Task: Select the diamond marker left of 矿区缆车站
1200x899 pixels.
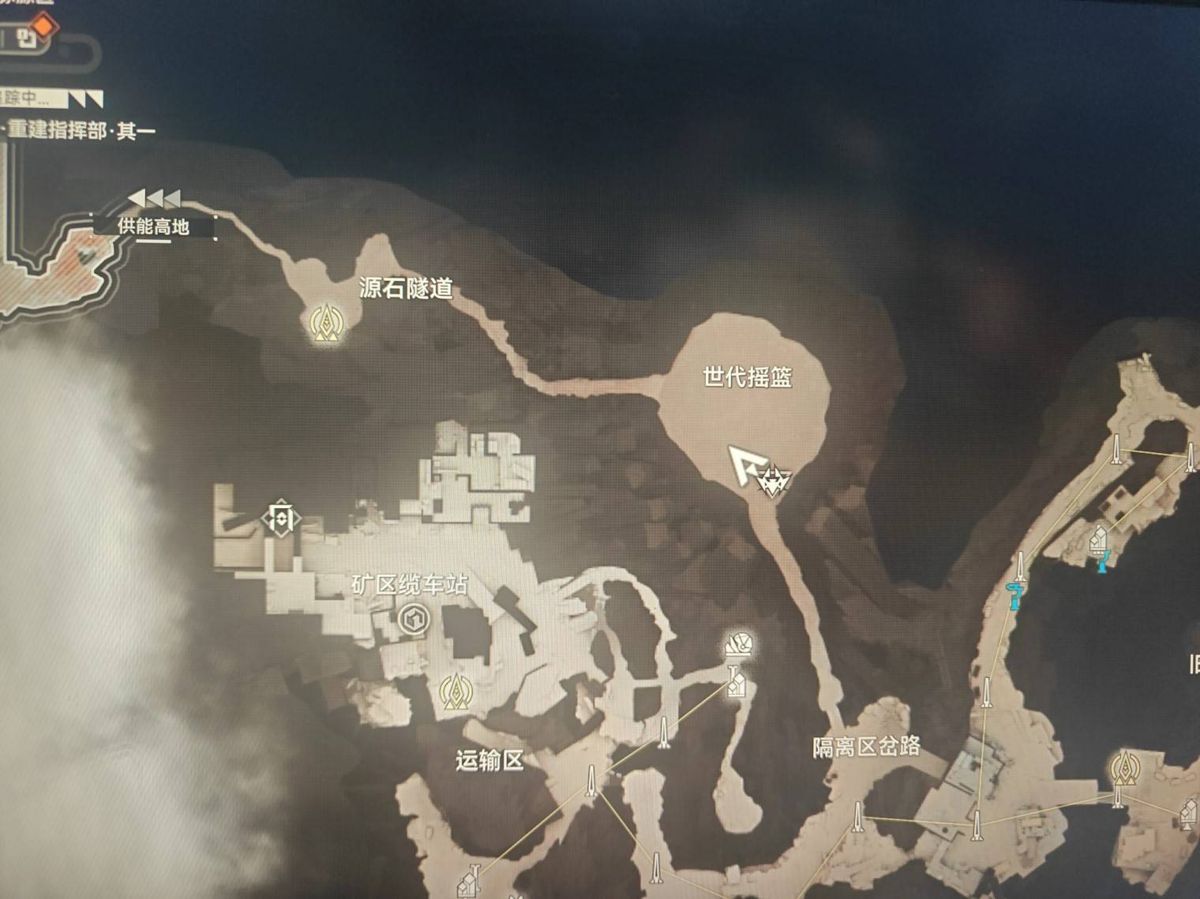Action: click(281, 518)
